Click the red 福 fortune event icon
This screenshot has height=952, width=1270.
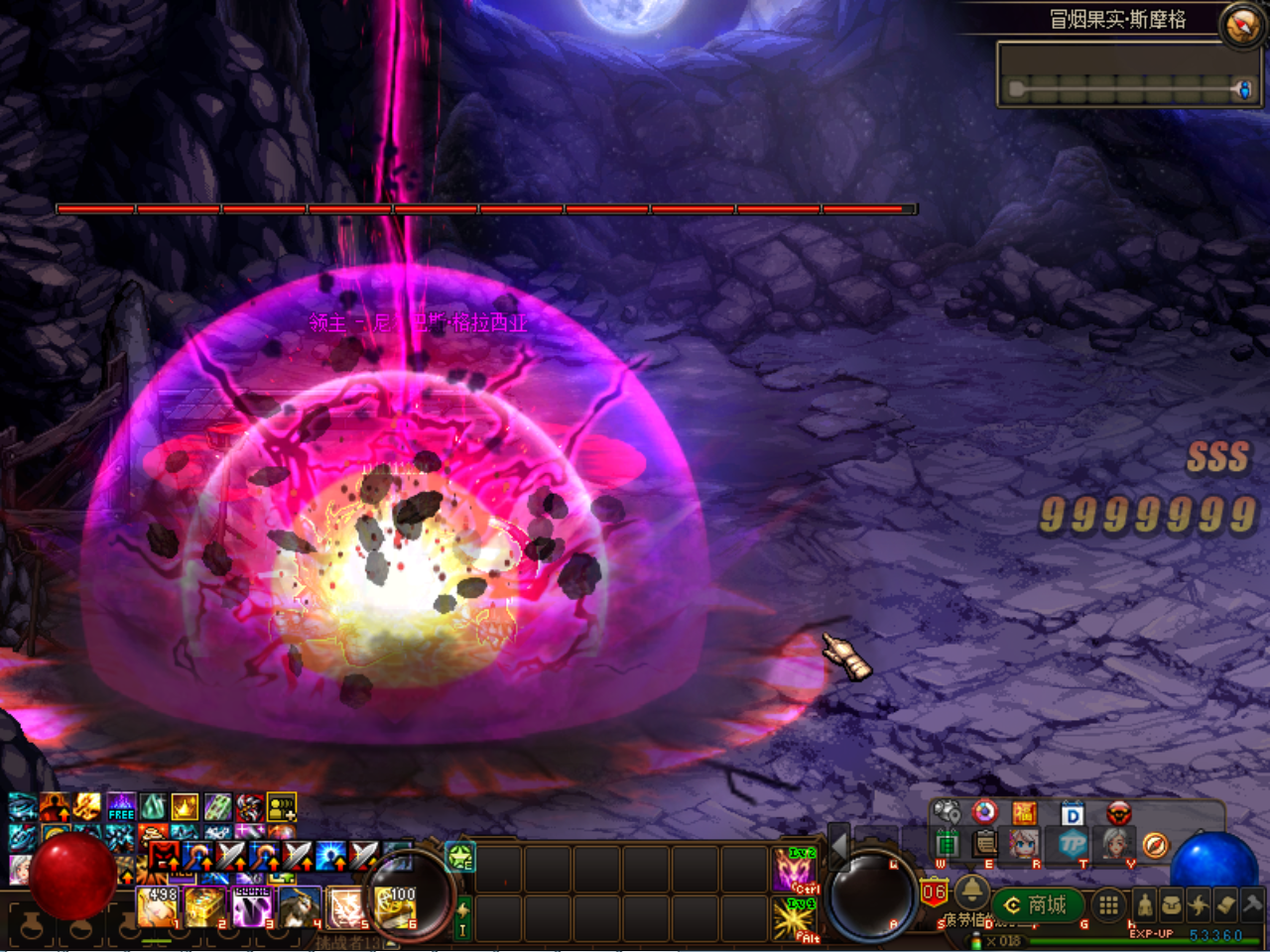1027,812
